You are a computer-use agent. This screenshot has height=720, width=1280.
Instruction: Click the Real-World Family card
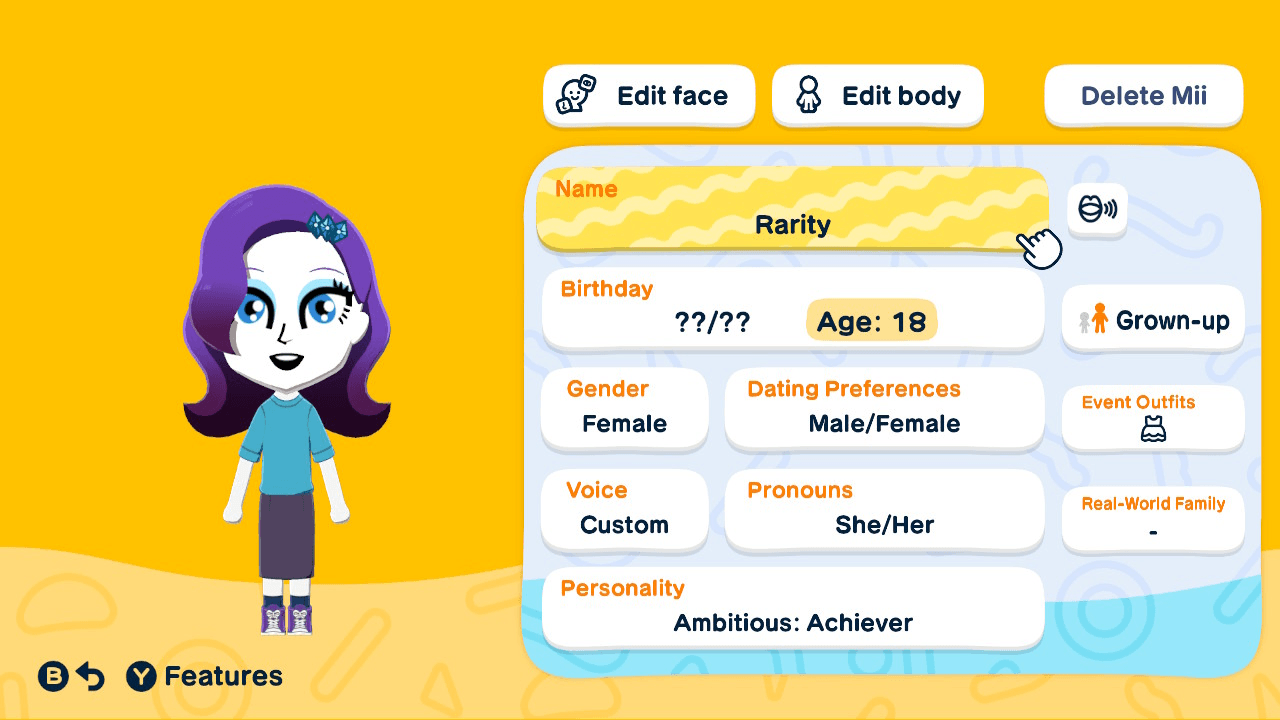1152,518
